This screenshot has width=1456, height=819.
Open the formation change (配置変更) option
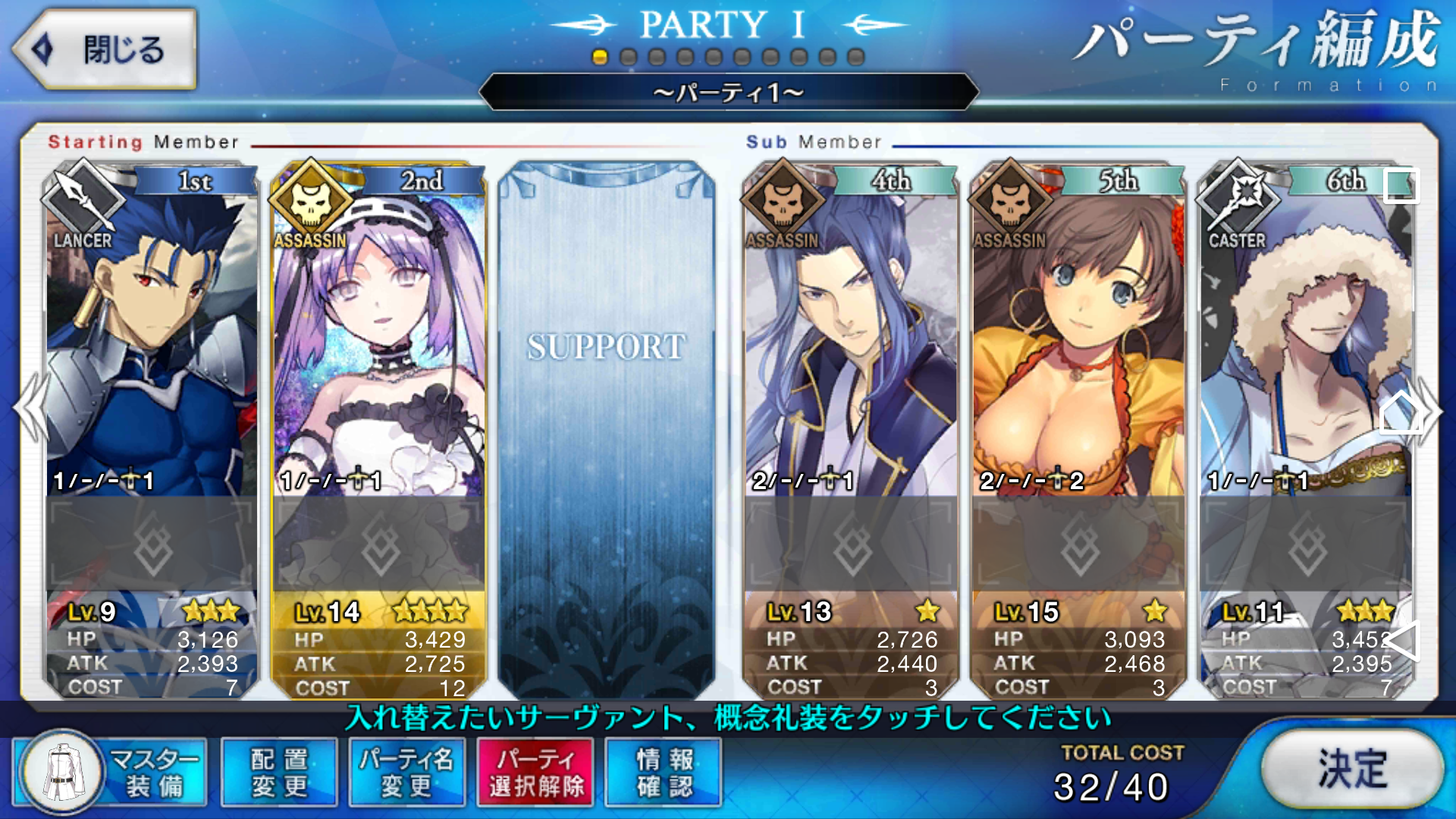(x=279, y=773)
